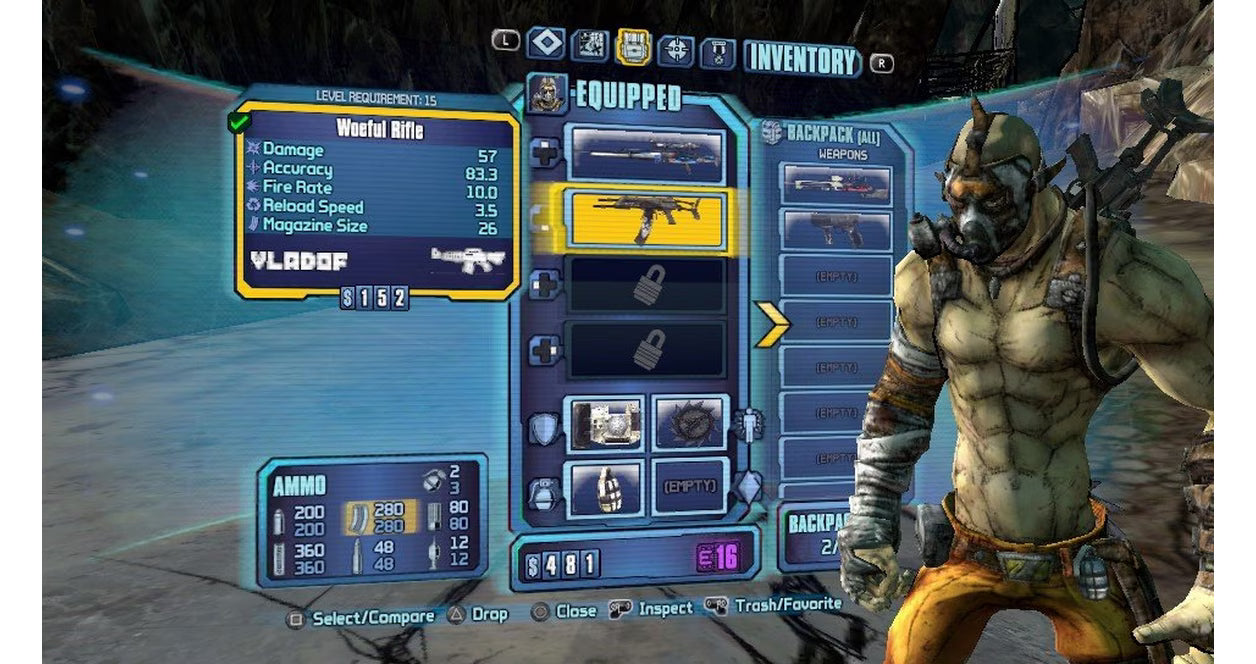
Task: Pick the pistol in the backpack list
Action: pos(836,229)
